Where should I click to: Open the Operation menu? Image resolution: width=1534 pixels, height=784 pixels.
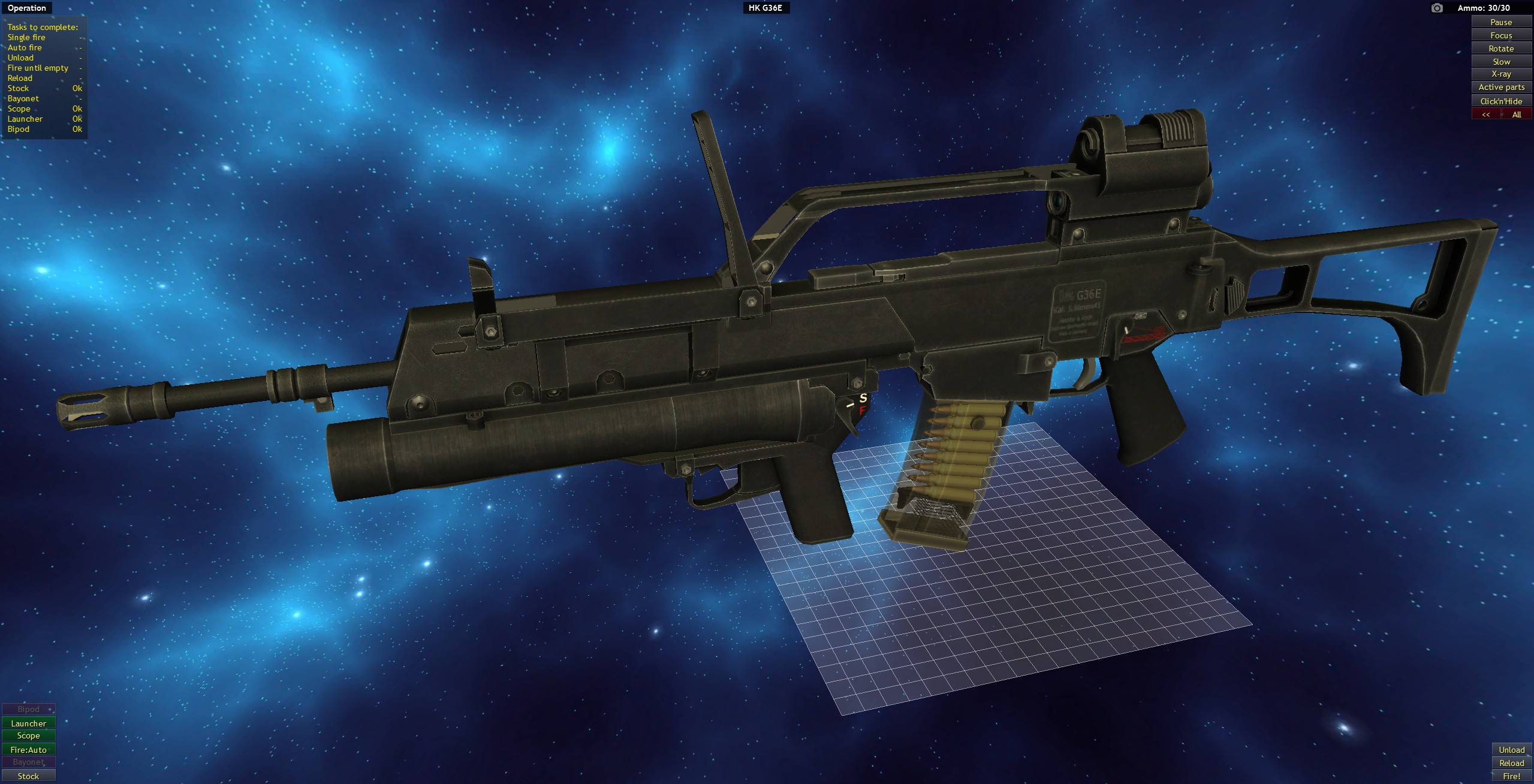[26, 8]
